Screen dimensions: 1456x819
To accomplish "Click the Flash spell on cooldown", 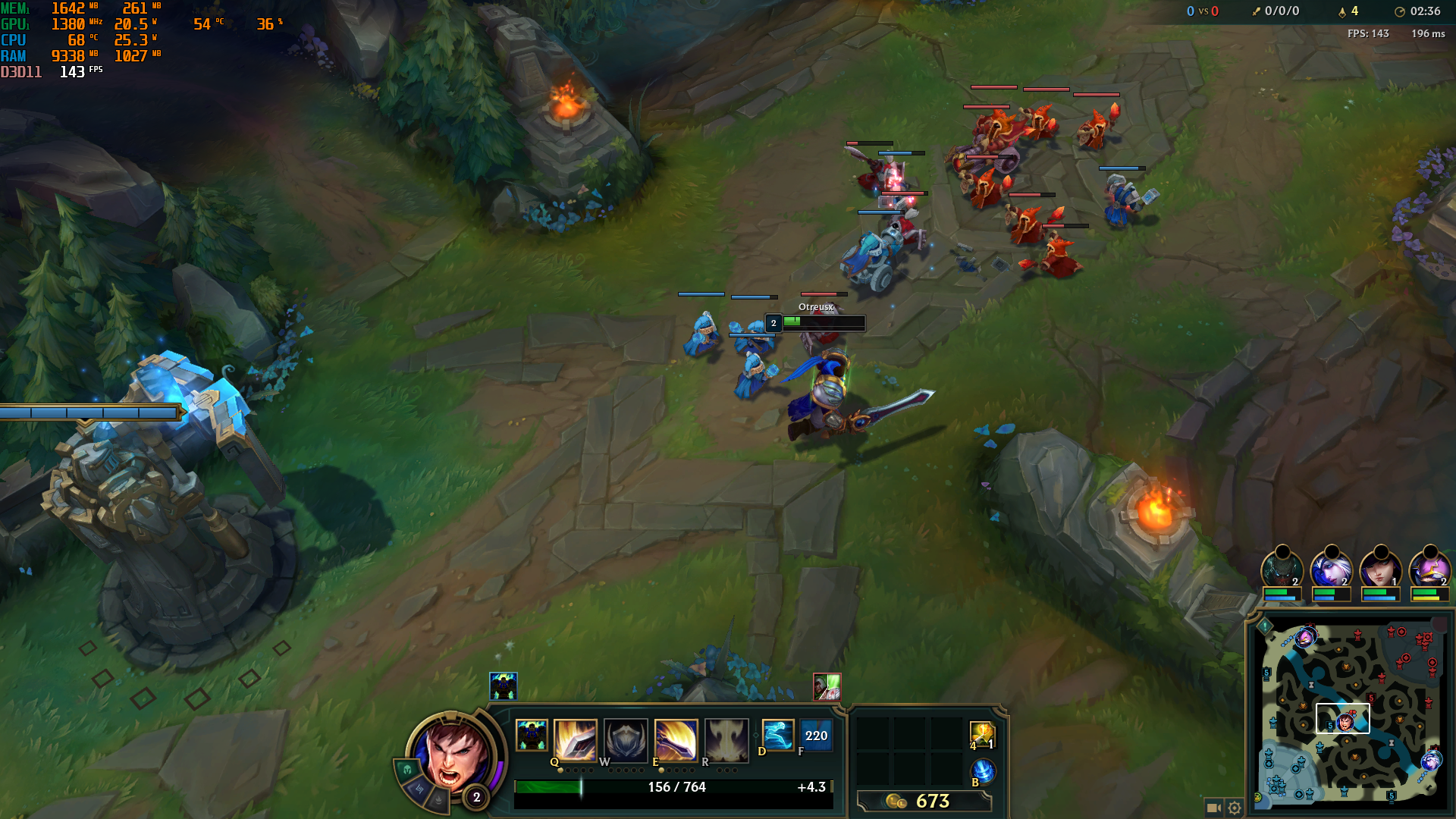I will click(x=816, y=736).
